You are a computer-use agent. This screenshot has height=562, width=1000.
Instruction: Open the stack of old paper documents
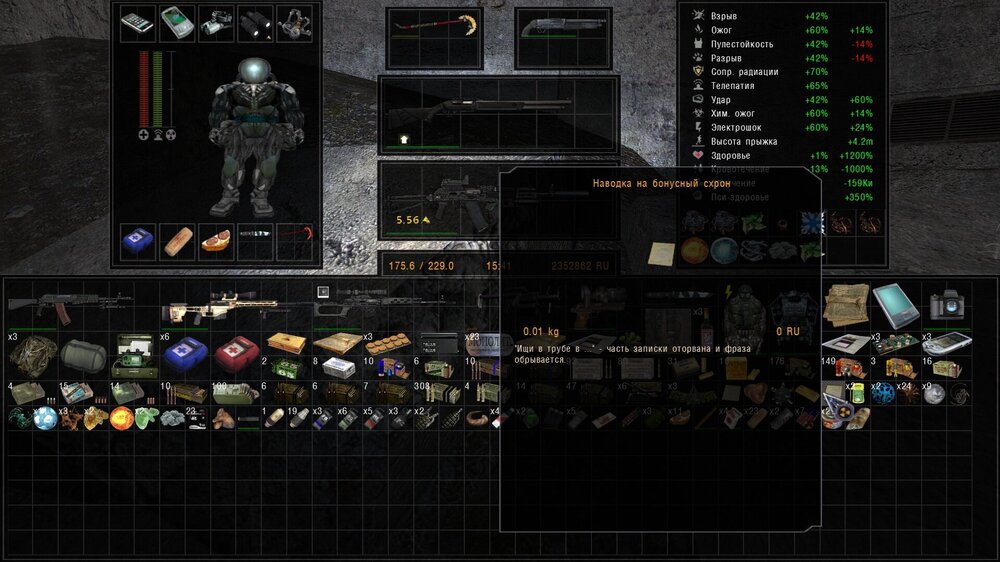(x=845, y=303)
